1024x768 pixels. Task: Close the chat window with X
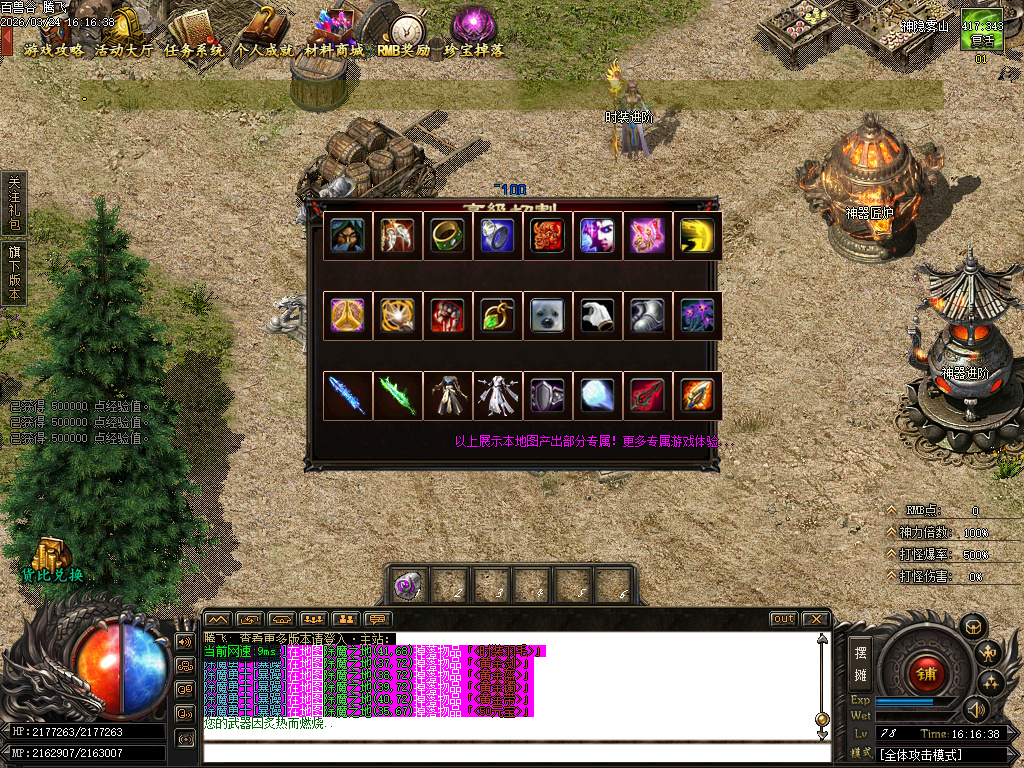[x=814, y=619]
